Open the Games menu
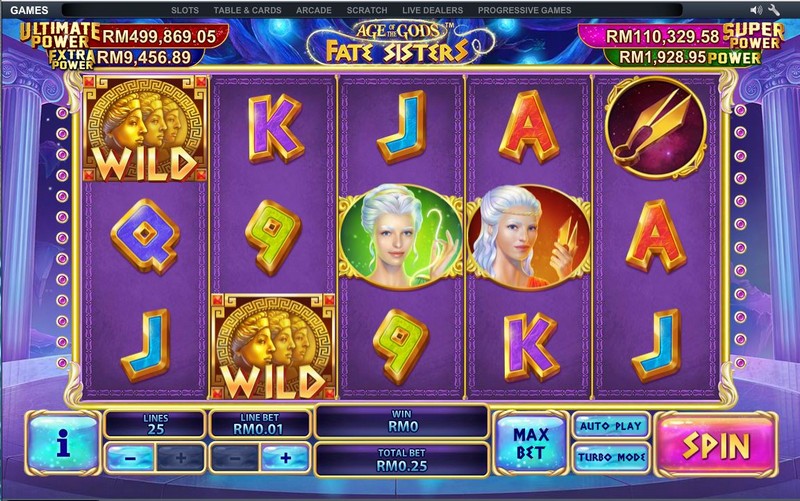Viewport: 800px width, 501px height. pos(31,10)
